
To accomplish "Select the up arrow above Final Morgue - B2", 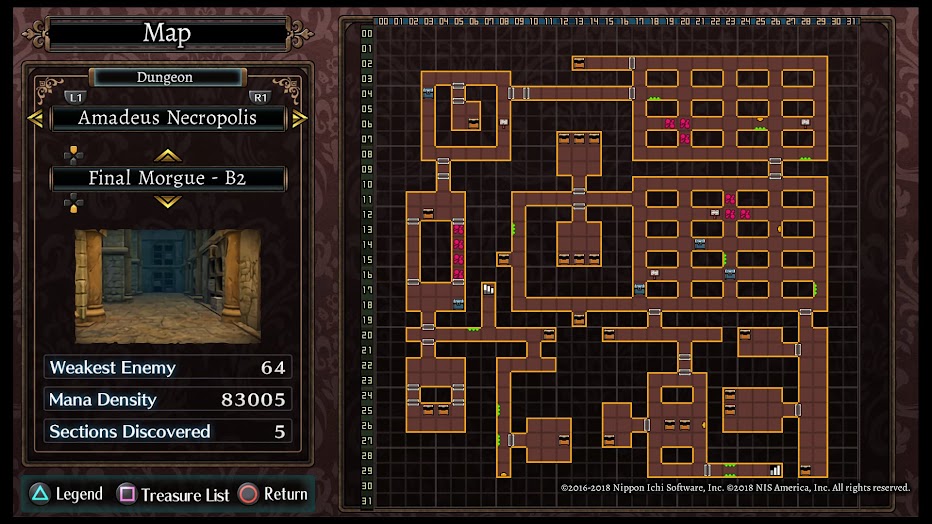I will 167,155.
